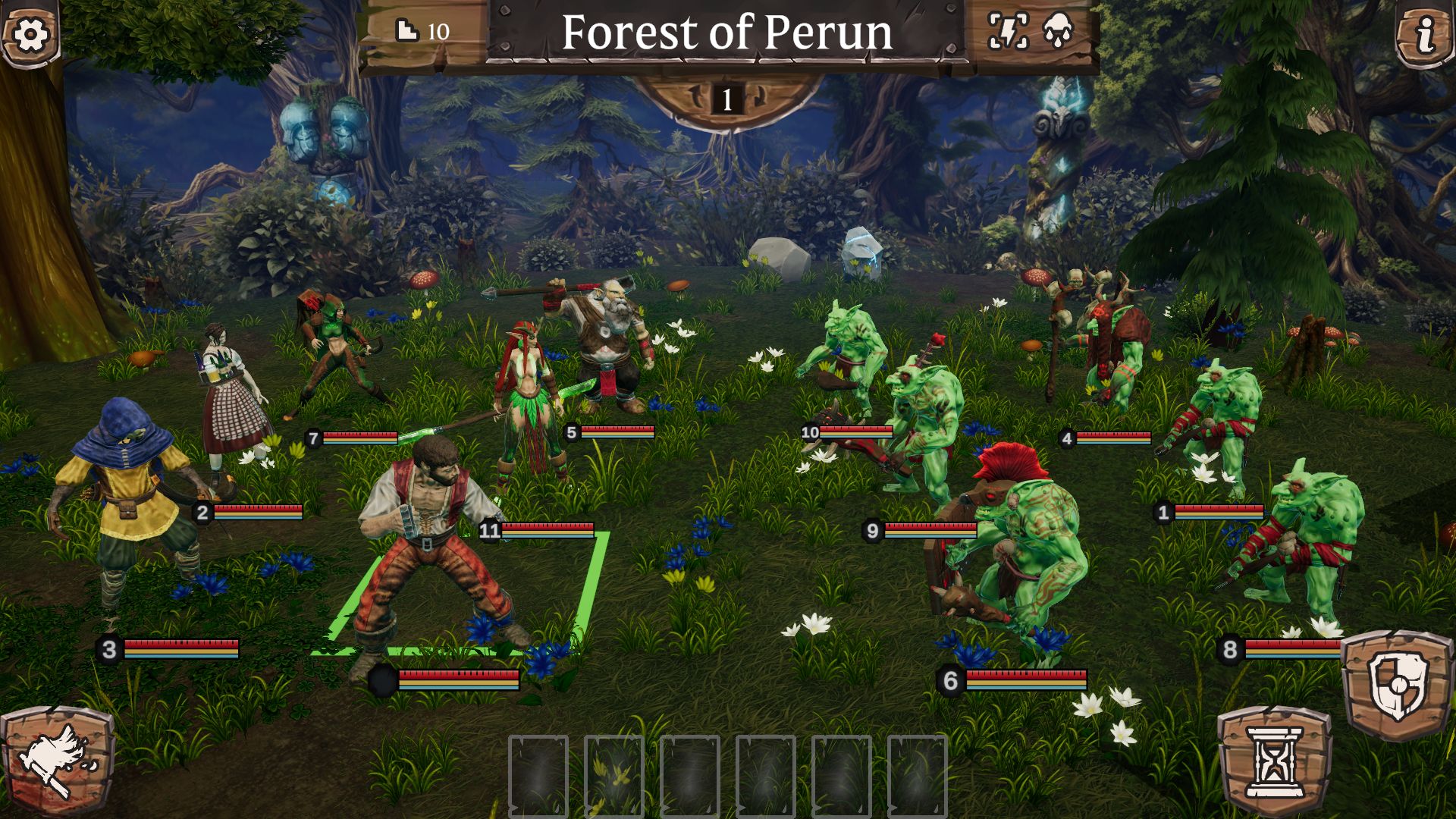Open the info panel button
The image size is (1456, 819).
[x=1425, y=35]
